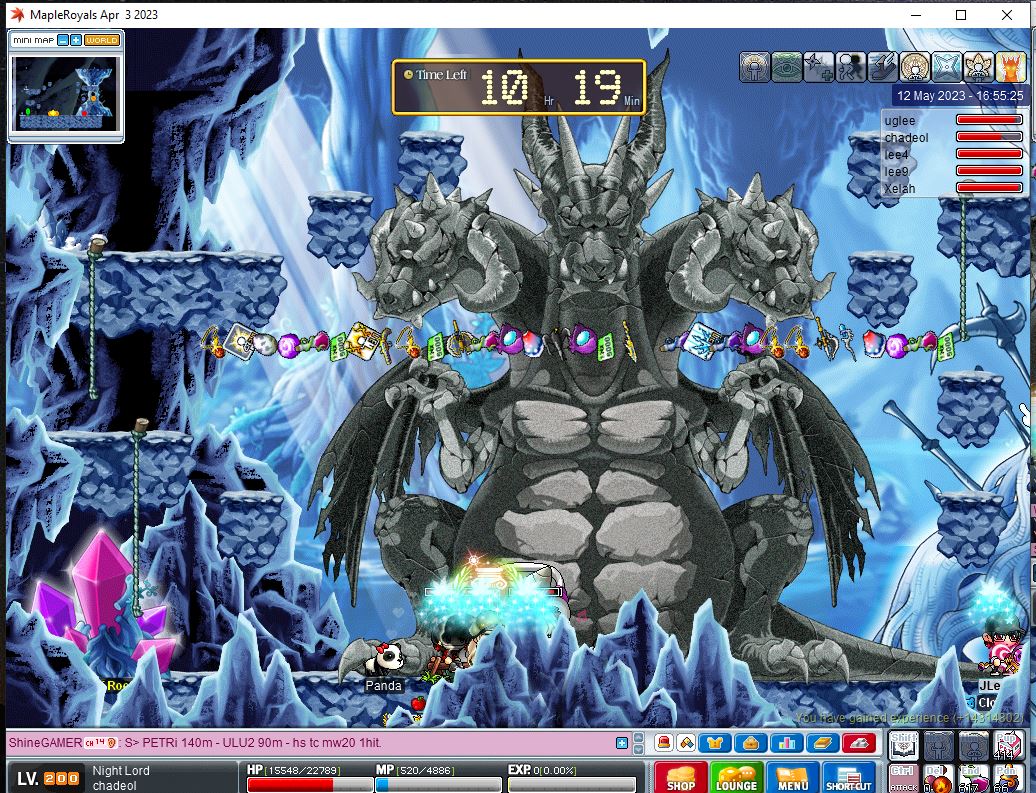Expand the chat with the plus button
This screenshot has height=793, width=1036.
point(622,743)
